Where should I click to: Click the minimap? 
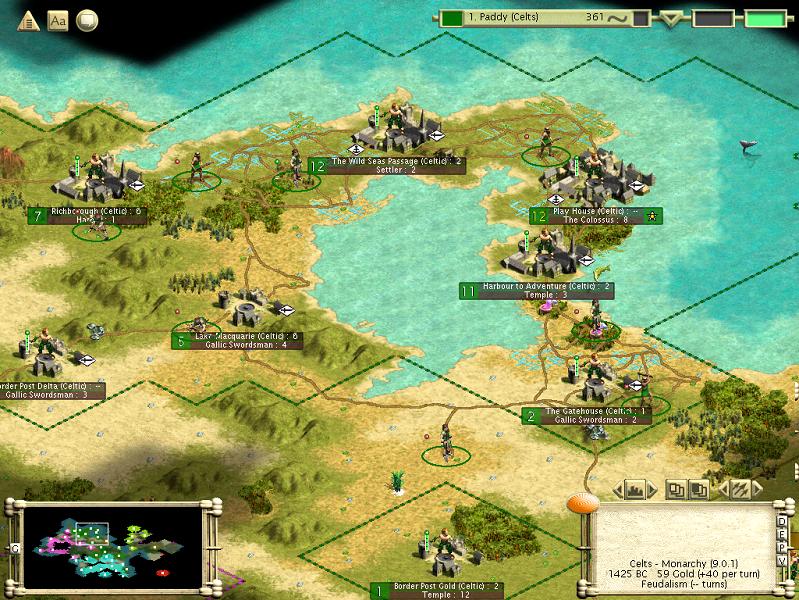[110, 541]
